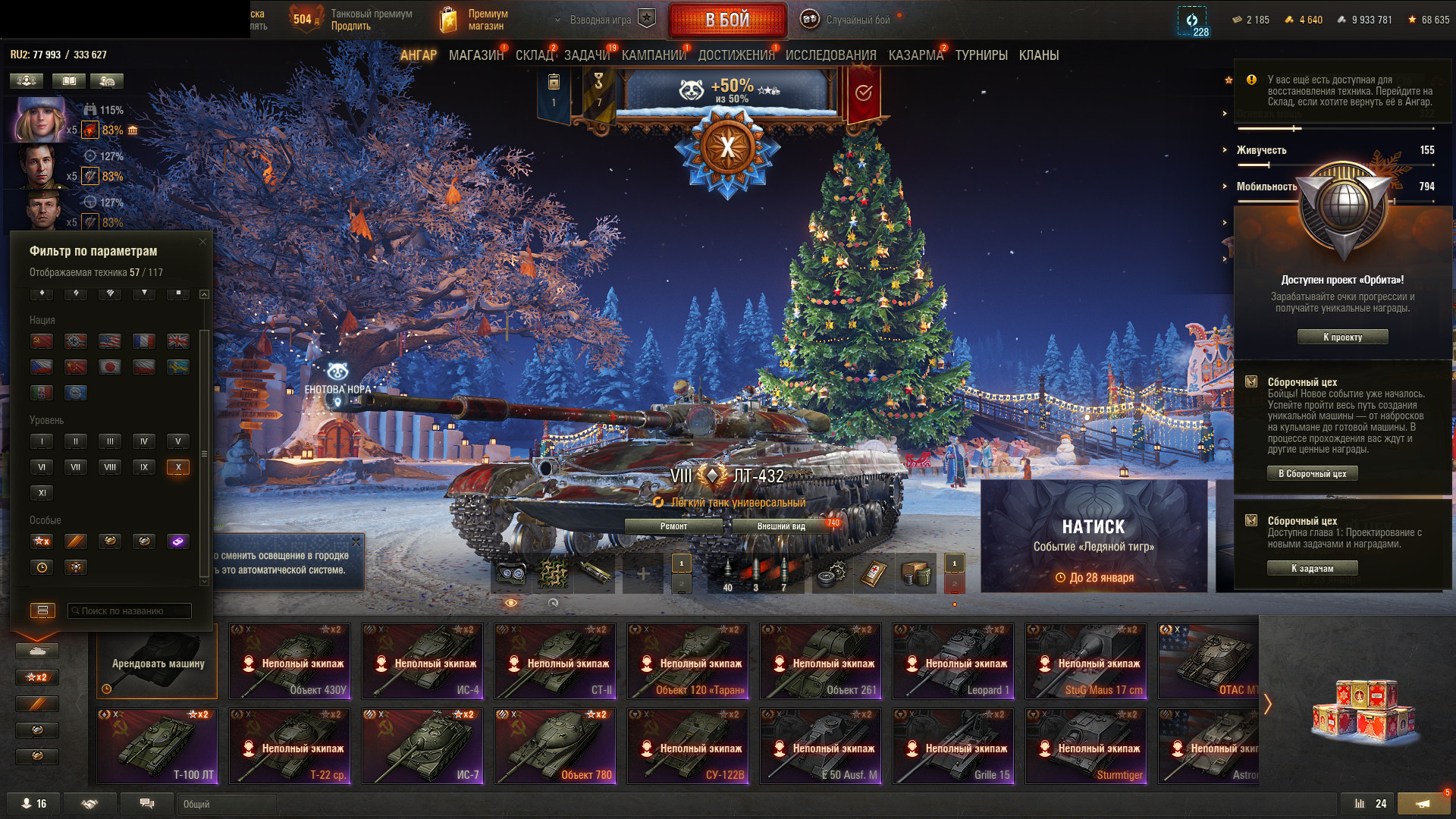The width and height of the screenshot is (1456, 819).
Task: Open the ЗАДАЧИ tab
Action: (586, 55)
